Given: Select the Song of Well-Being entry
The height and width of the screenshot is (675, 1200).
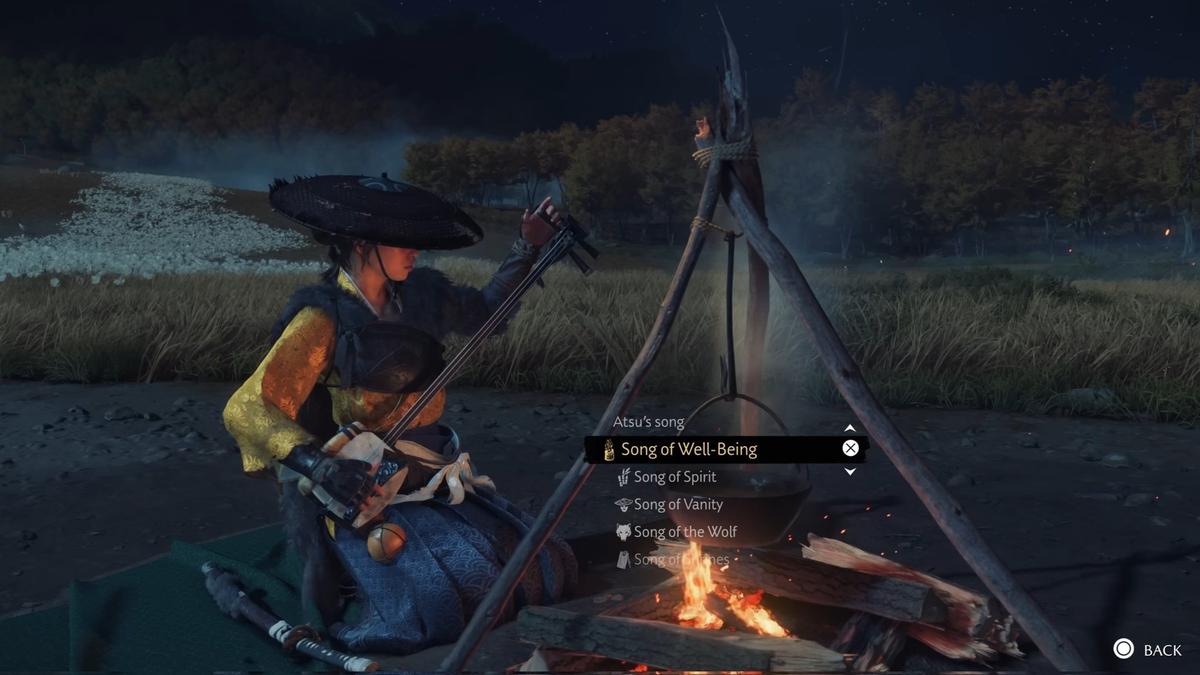Looking at the screenshot, I should (x=690, y=449).
